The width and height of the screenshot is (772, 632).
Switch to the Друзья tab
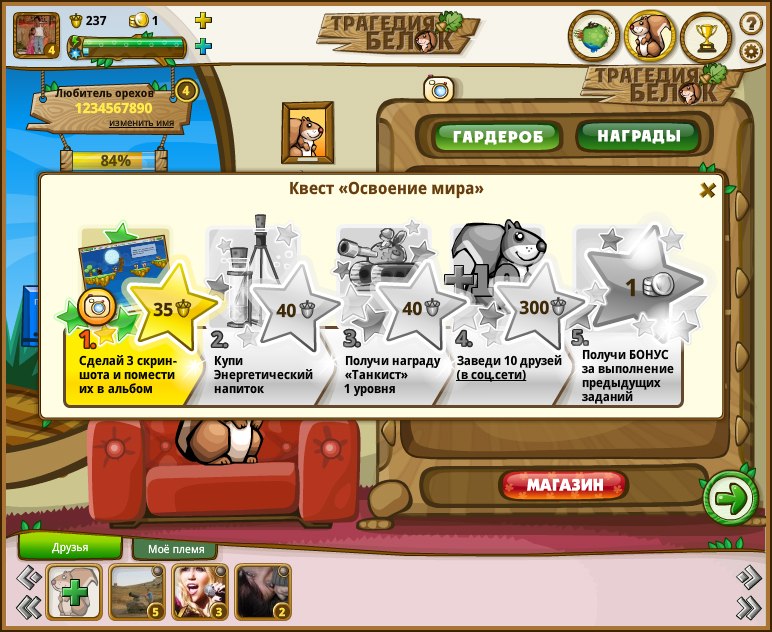(x=70, y=547)
